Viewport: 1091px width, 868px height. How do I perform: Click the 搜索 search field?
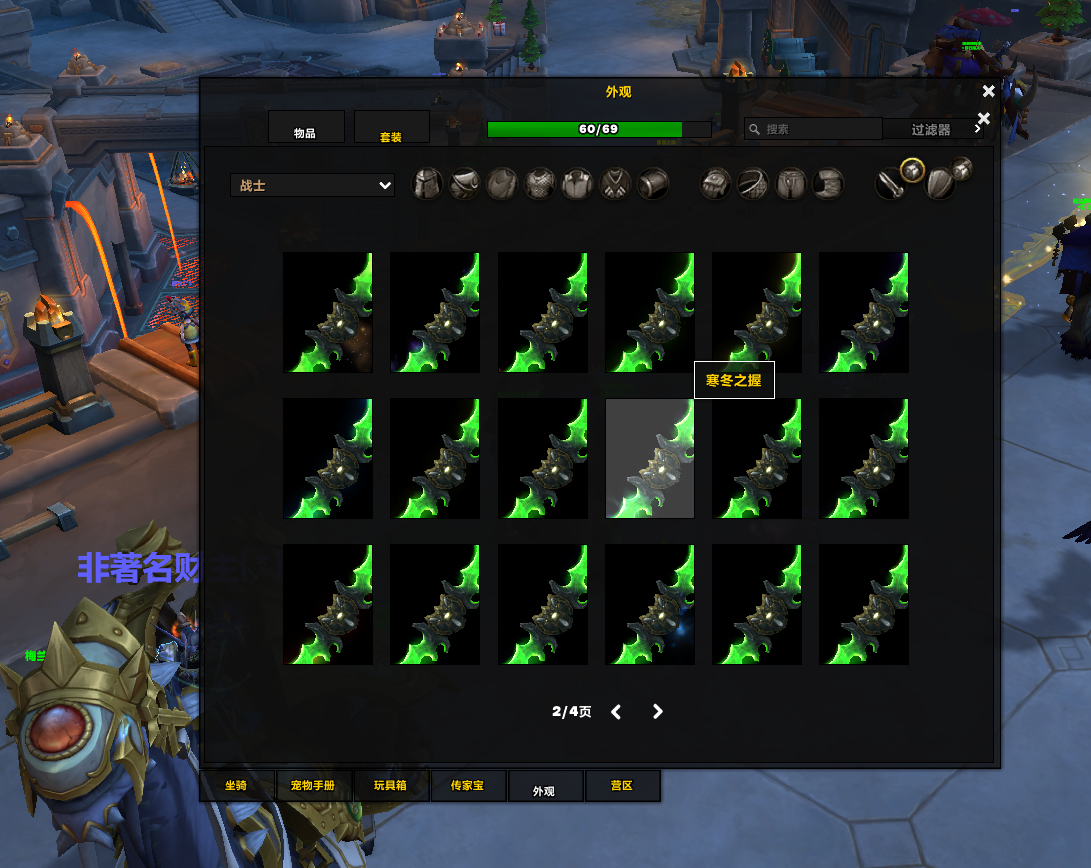click(814, 129)
